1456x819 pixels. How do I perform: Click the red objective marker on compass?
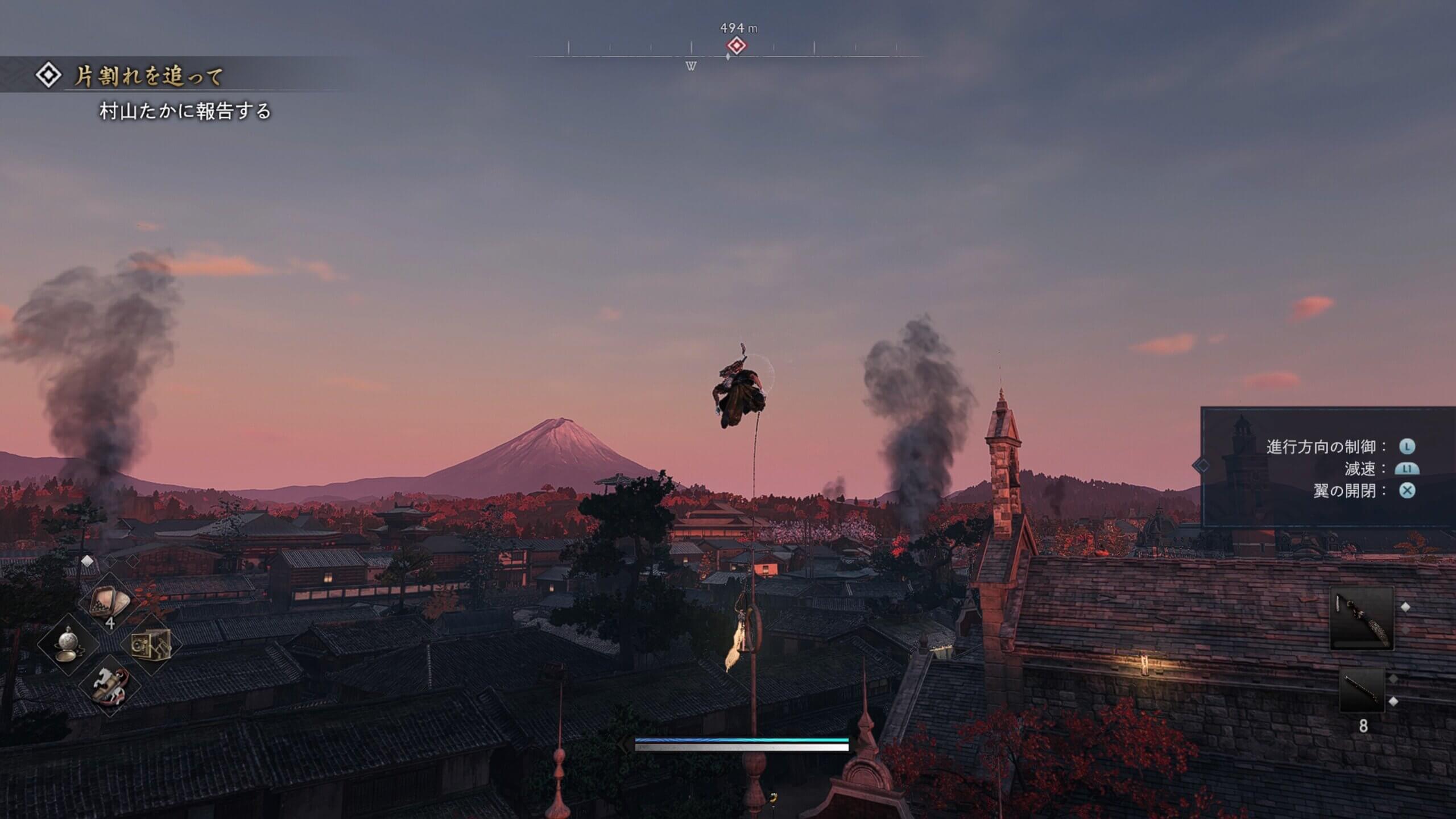coord(737,45)
